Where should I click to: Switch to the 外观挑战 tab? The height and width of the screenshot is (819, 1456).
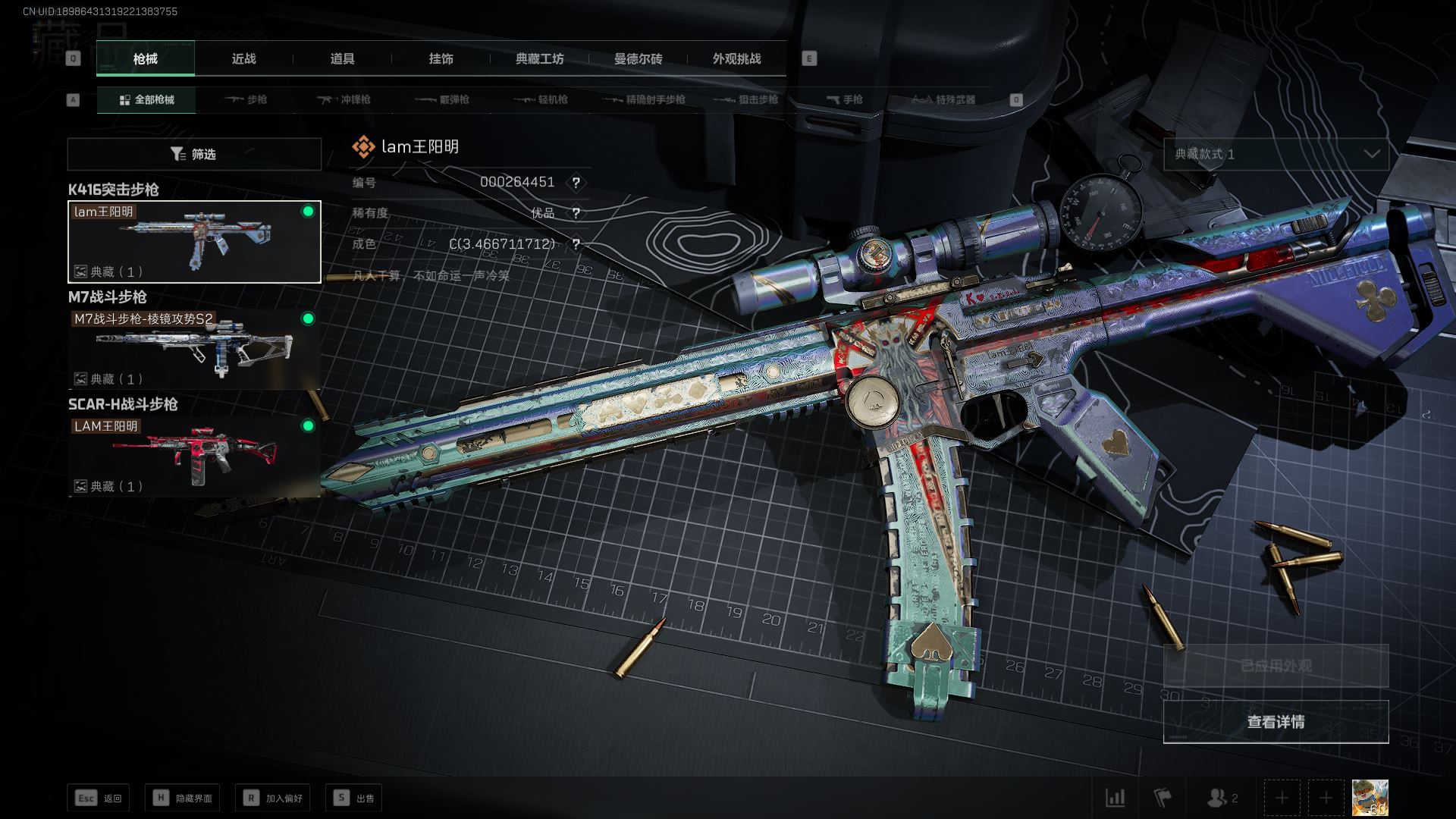(x=736, y=58)
